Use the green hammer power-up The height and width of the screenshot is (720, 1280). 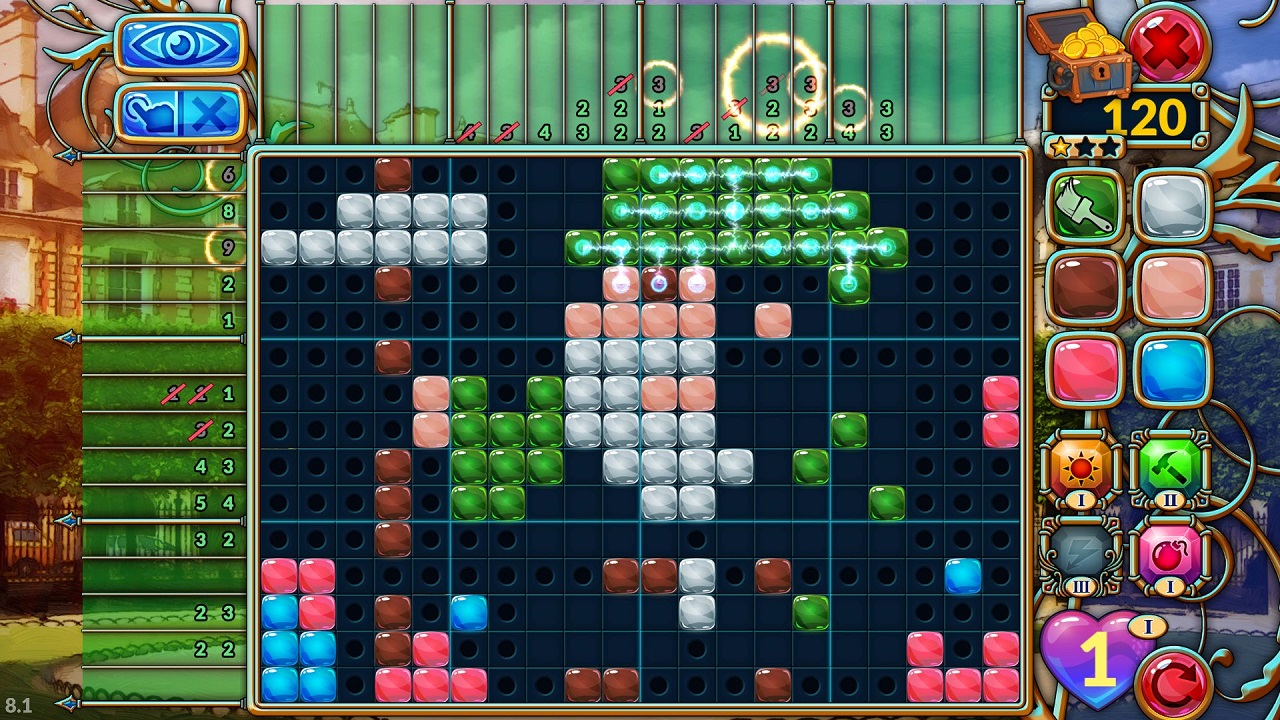(1169, 467)
